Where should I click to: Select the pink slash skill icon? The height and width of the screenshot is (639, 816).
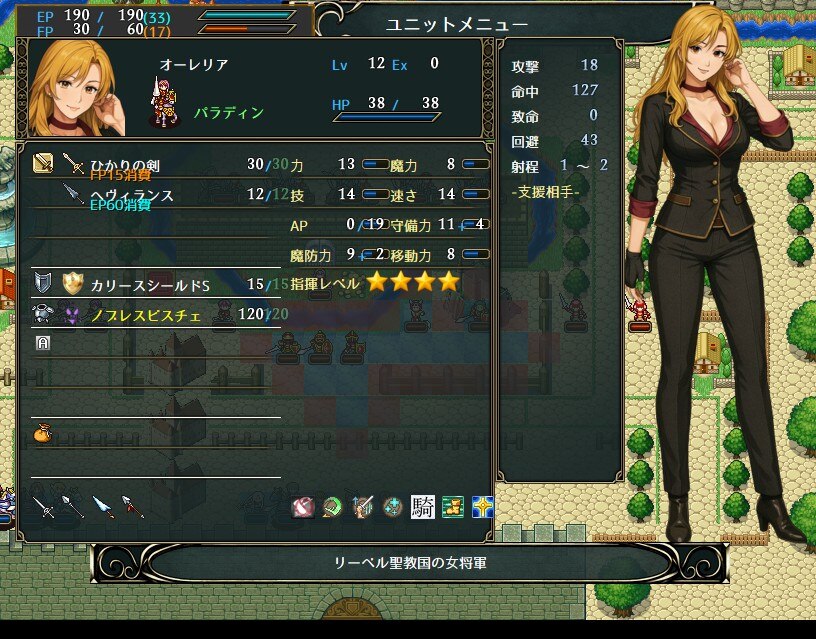(x=302, y=507)
